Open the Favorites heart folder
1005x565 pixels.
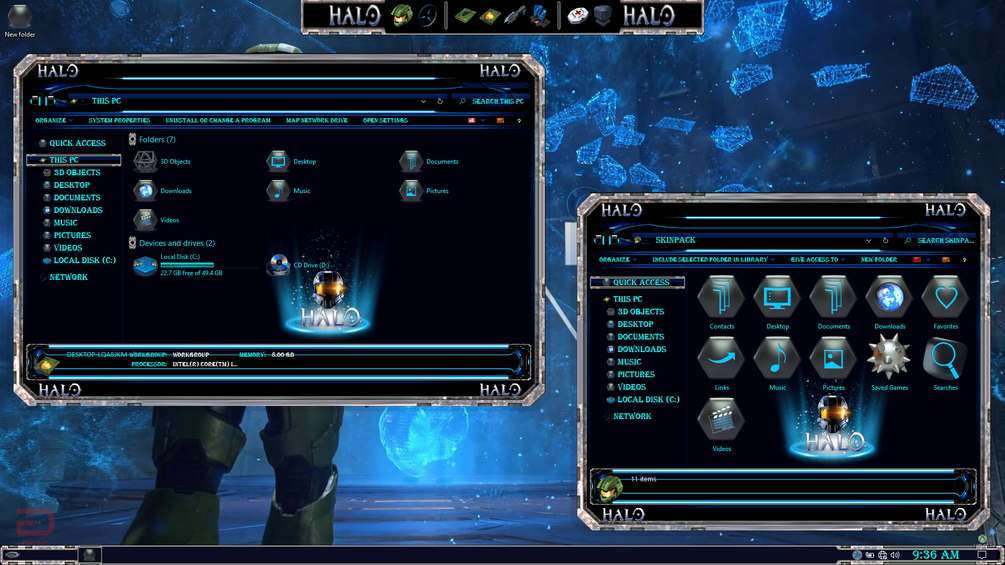click(945, 301)
